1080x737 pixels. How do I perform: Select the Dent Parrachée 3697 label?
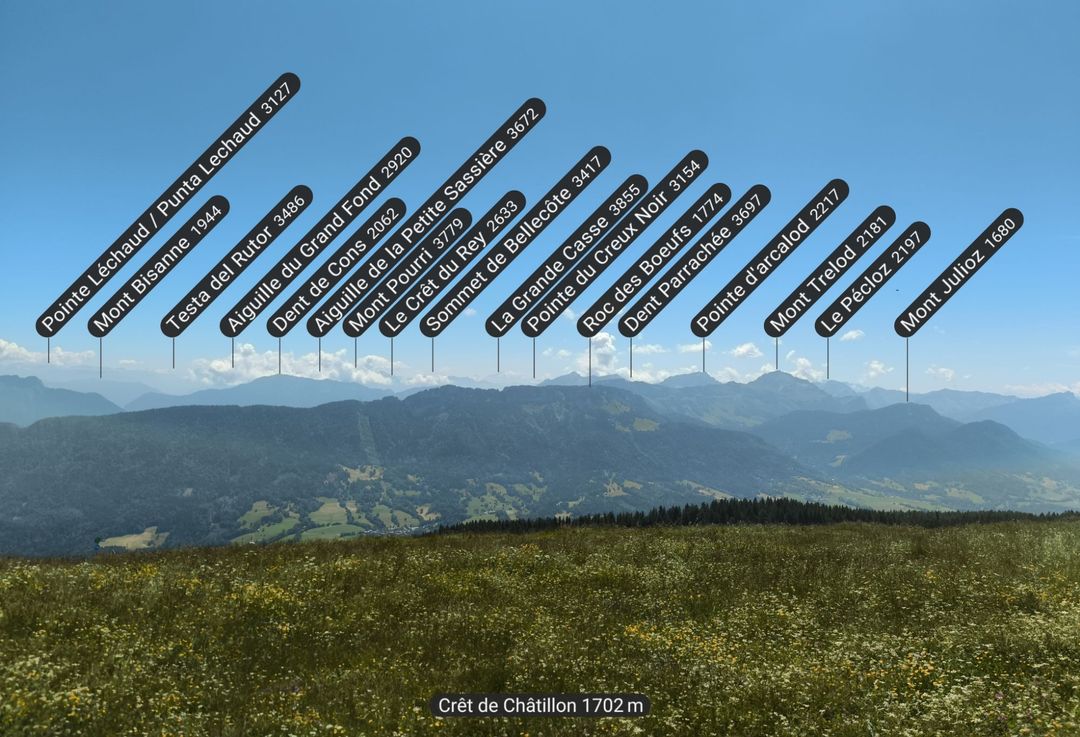click(694, 260)
